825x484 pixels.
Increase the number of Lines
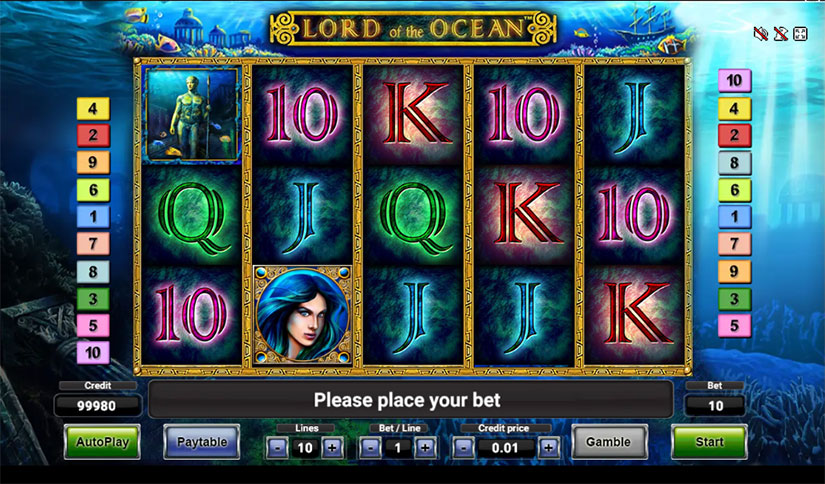coord(332,448)
